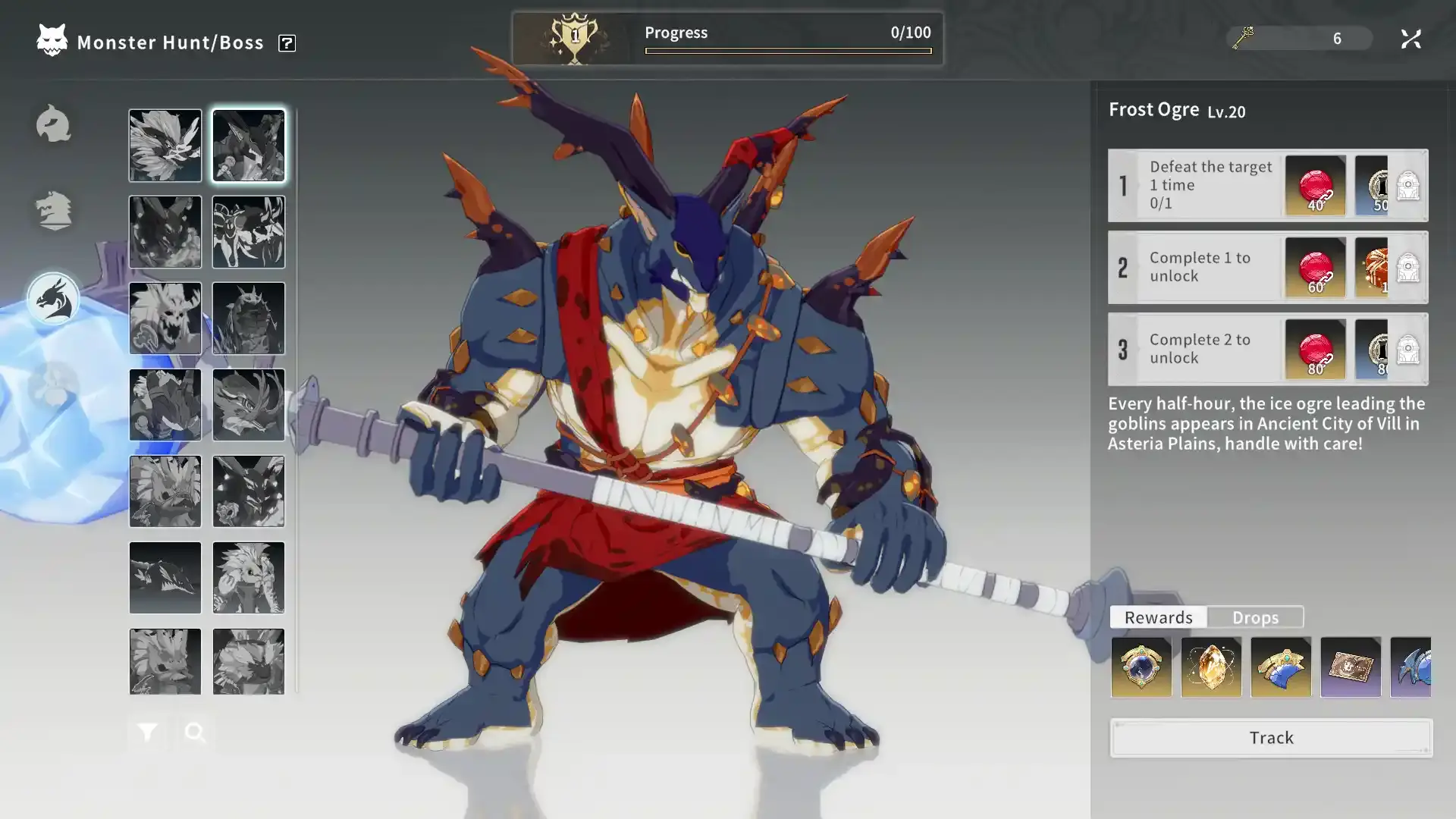Viewport: 1456px width, 819px height.
Task: Switch to the Drops tab
Action: tap(1255, 617)
